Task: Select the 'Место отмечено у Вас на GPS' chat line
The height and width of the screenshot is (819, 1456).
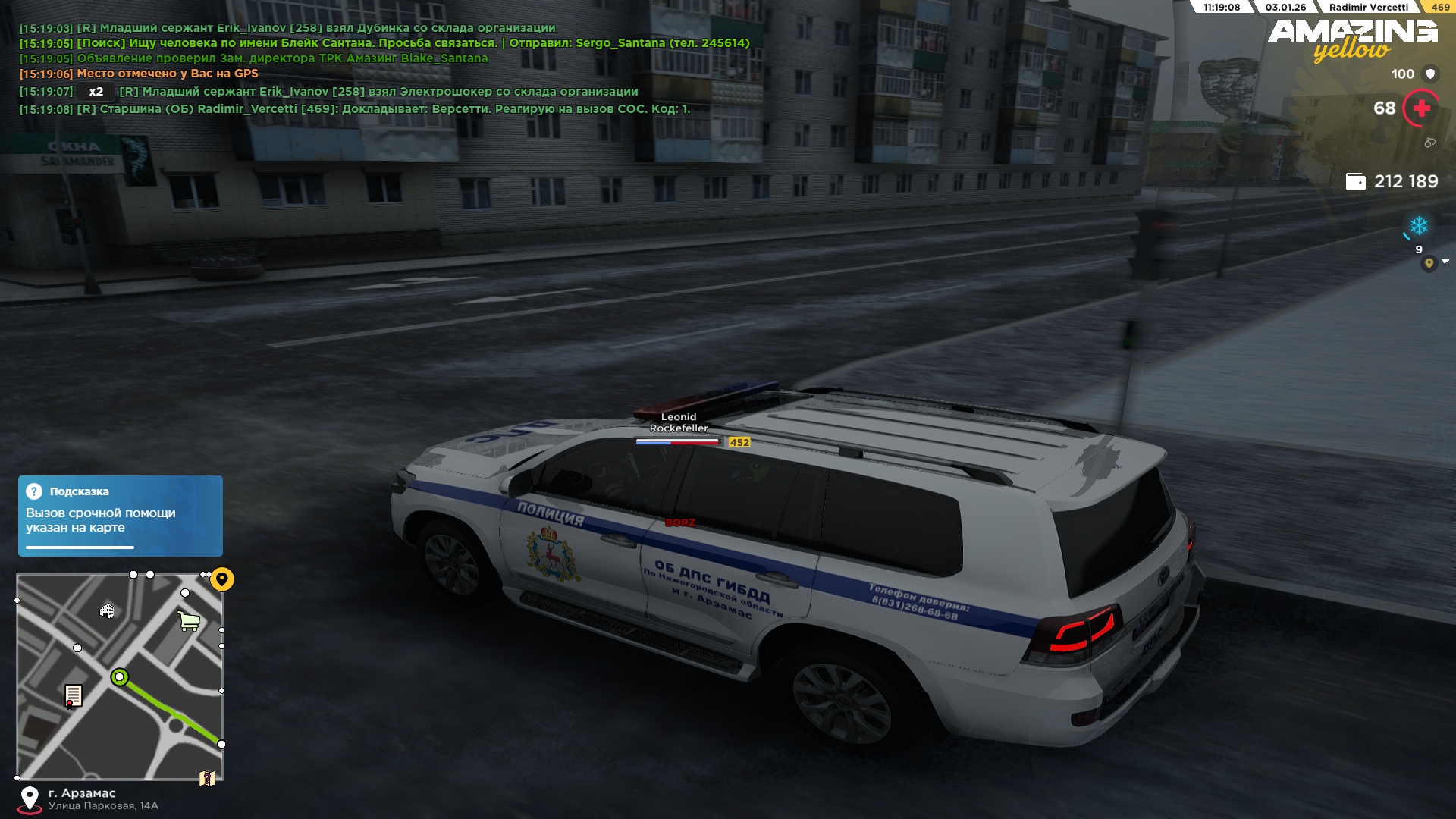Action: (167, 74)
